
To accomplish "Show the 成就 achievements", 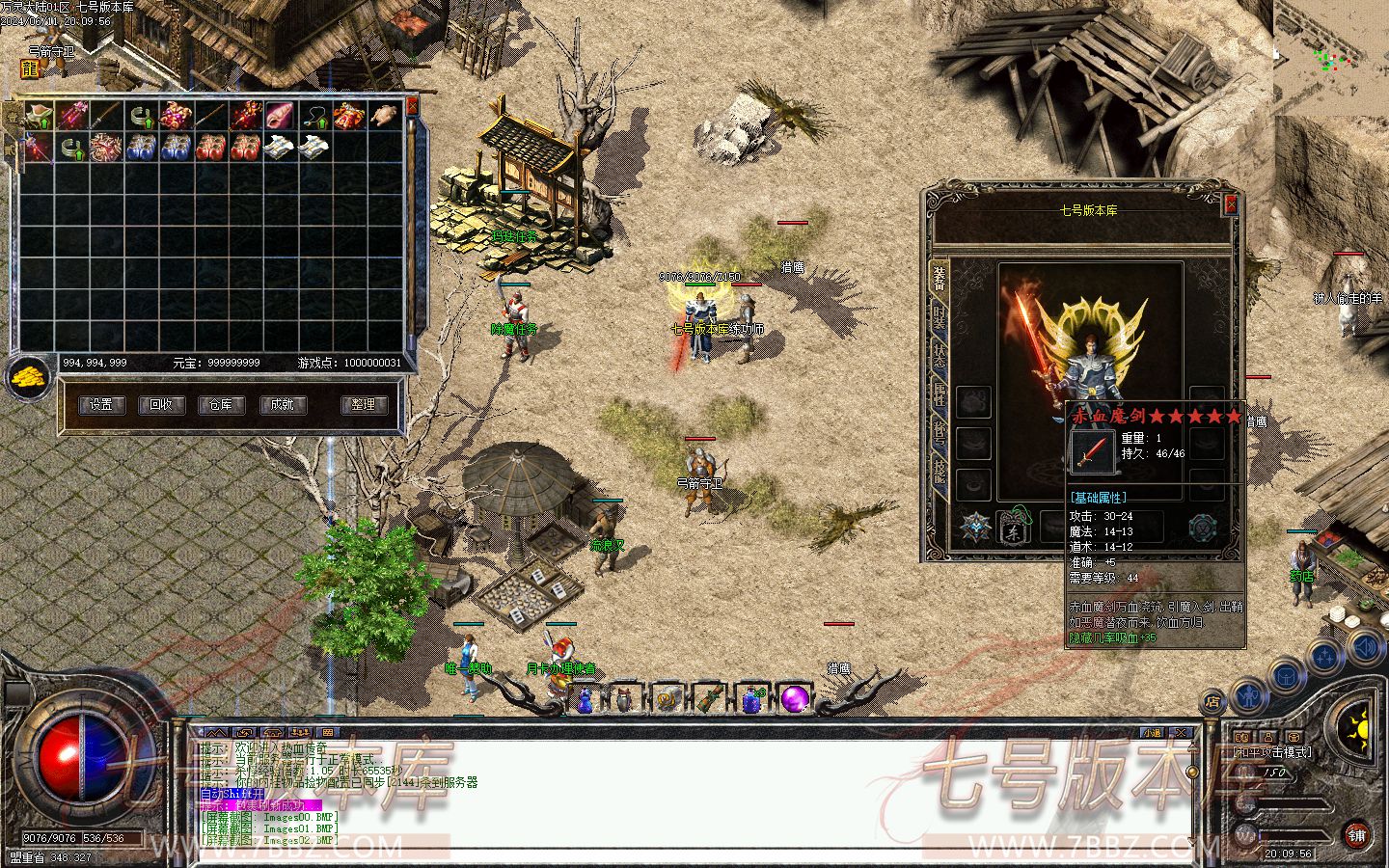I will tap(282, 405).
